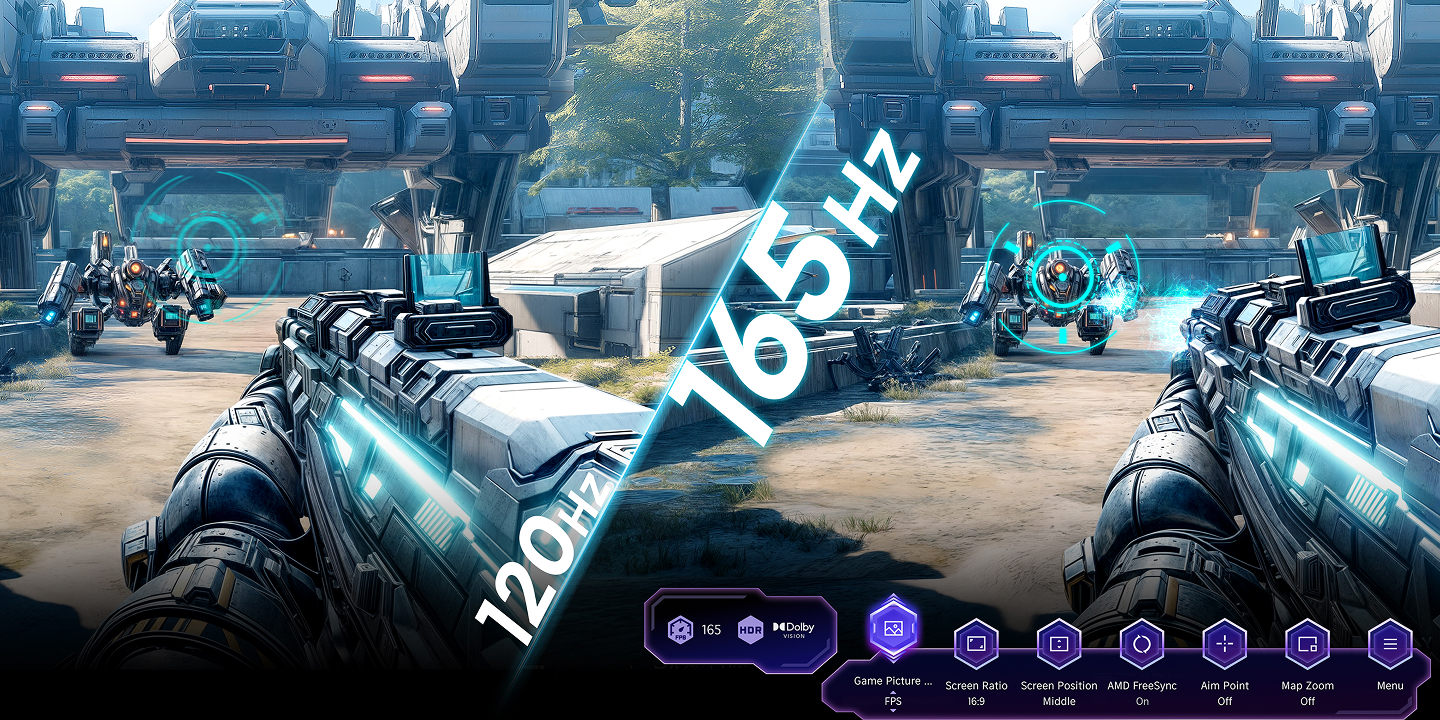Choose the Screen Position option

click(x=1058, y=644)
